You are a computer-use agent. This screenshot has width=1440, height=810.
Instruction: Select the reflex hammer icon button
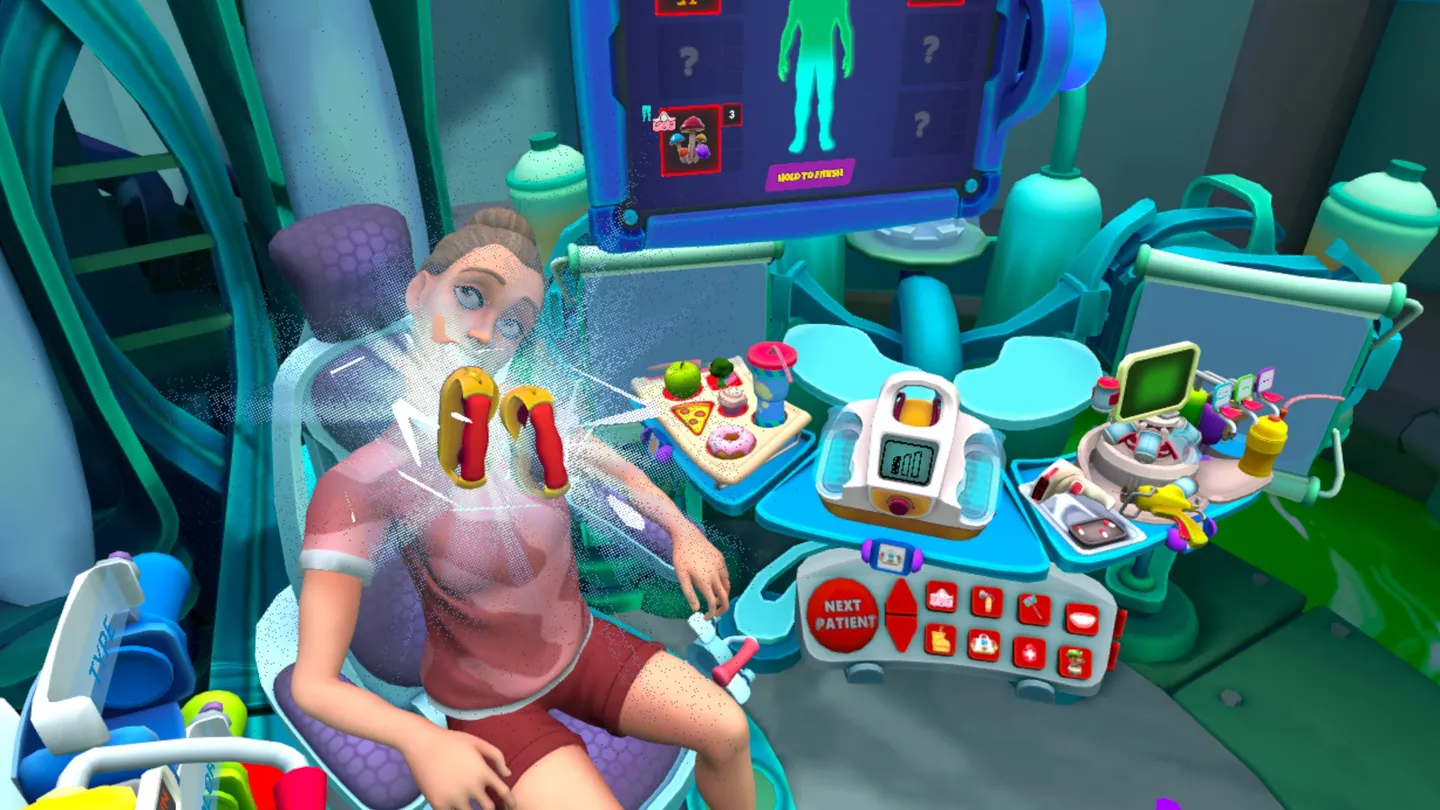click(x=1032, y=608)
